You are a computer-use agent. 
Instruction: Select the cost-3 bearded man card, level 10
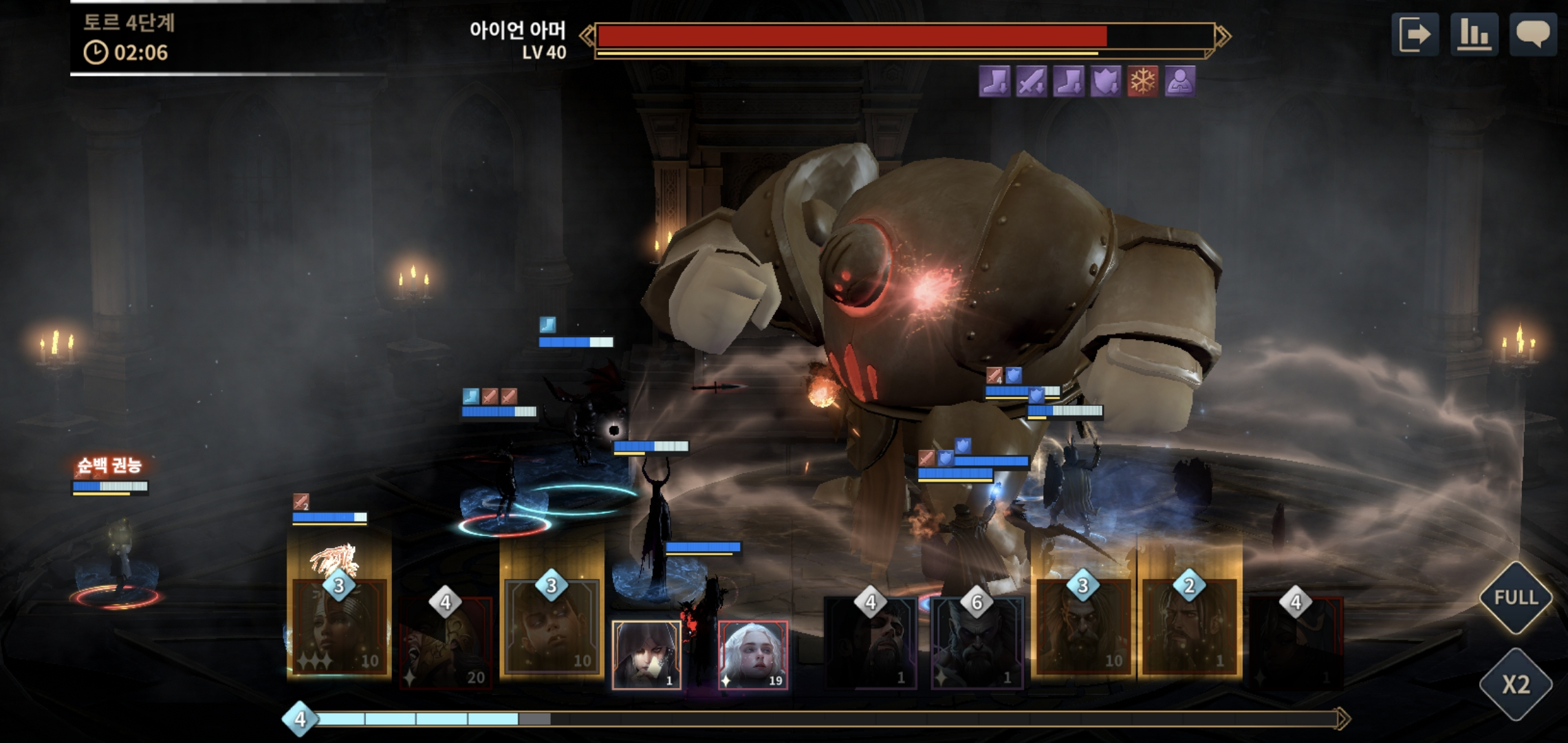coord(1083,626)
